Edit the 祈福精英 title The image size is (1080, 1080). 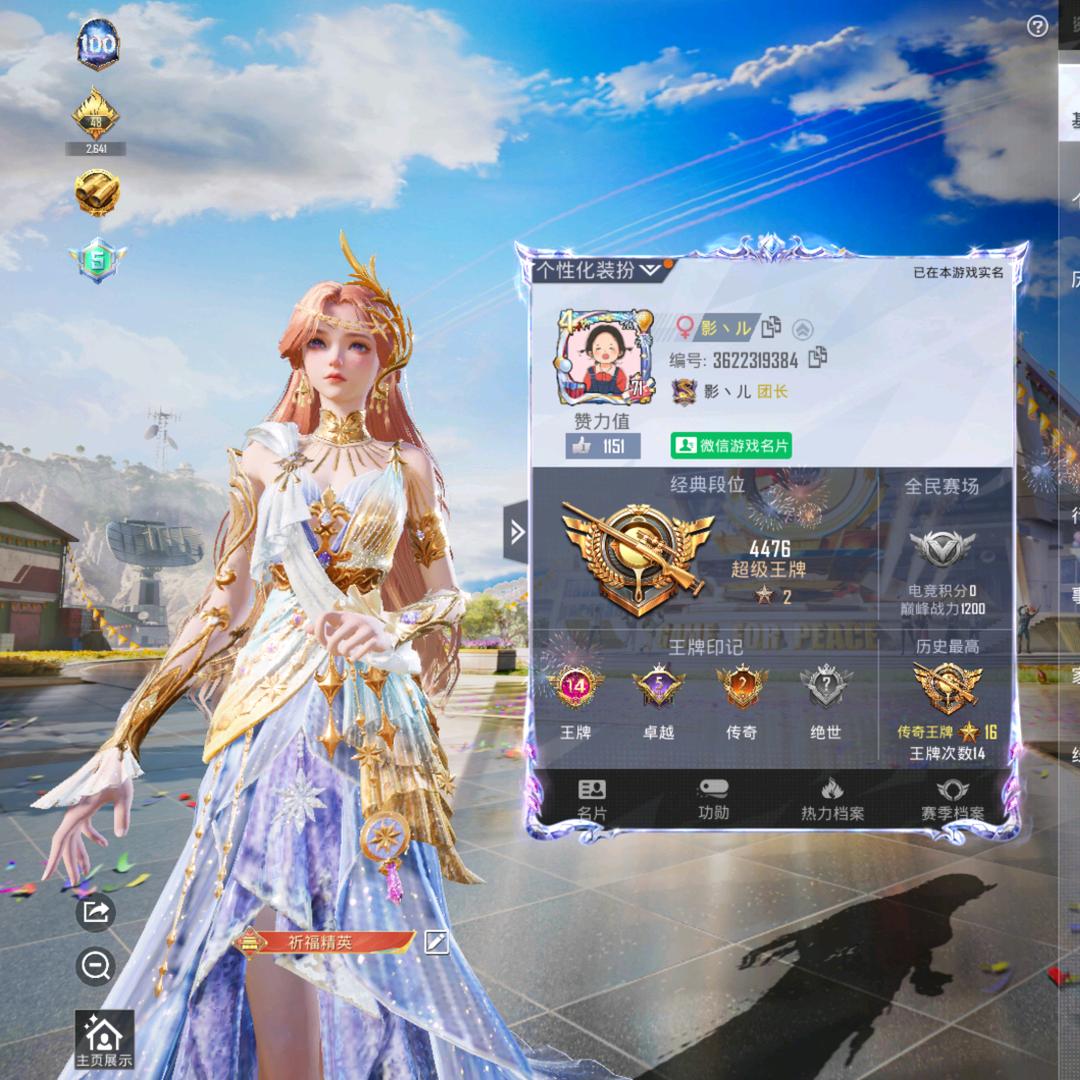tap(436, 942)
